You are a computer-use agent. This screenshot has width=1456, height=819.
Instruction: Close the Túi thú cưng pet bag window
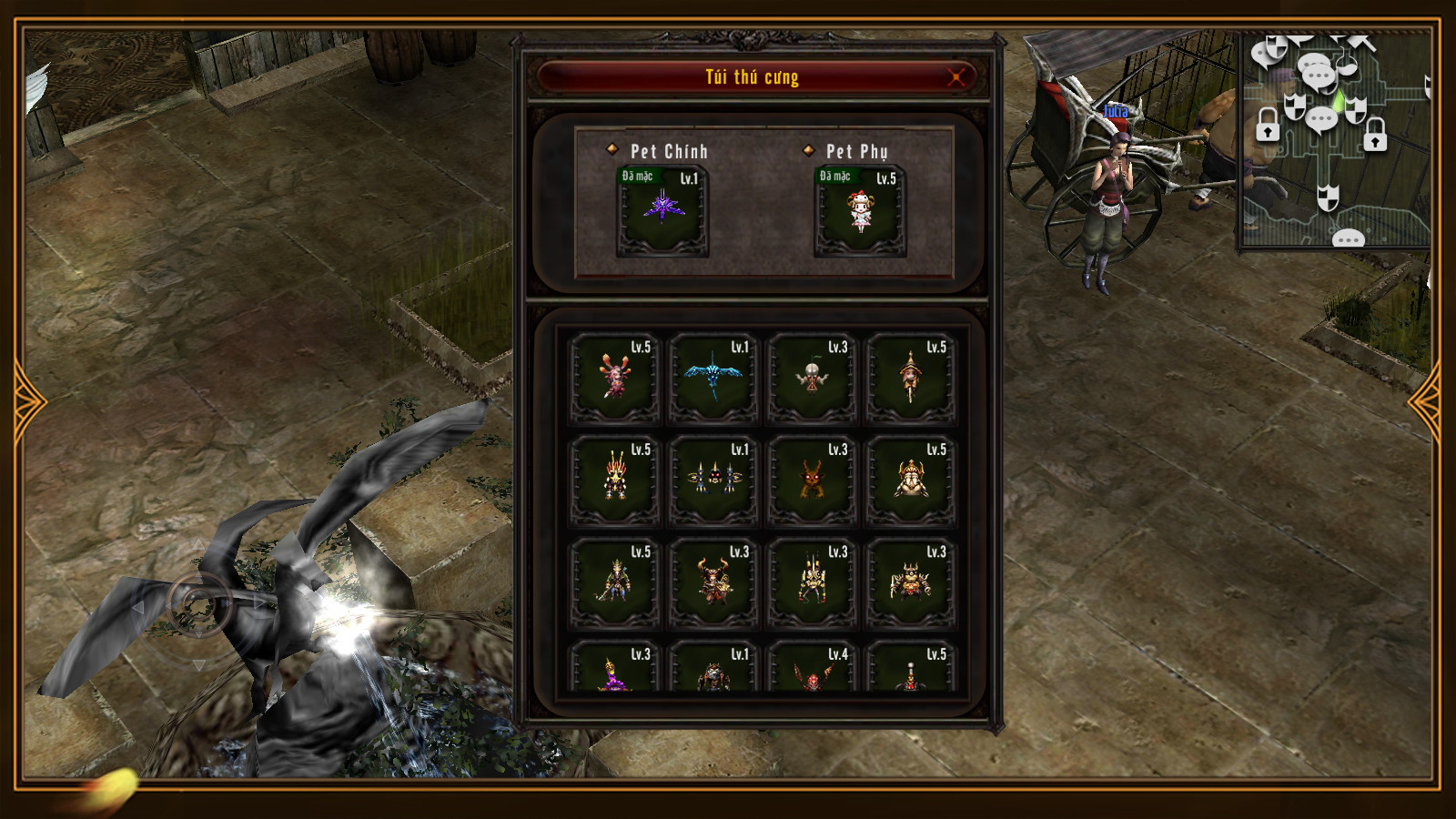tap(955, 77)
